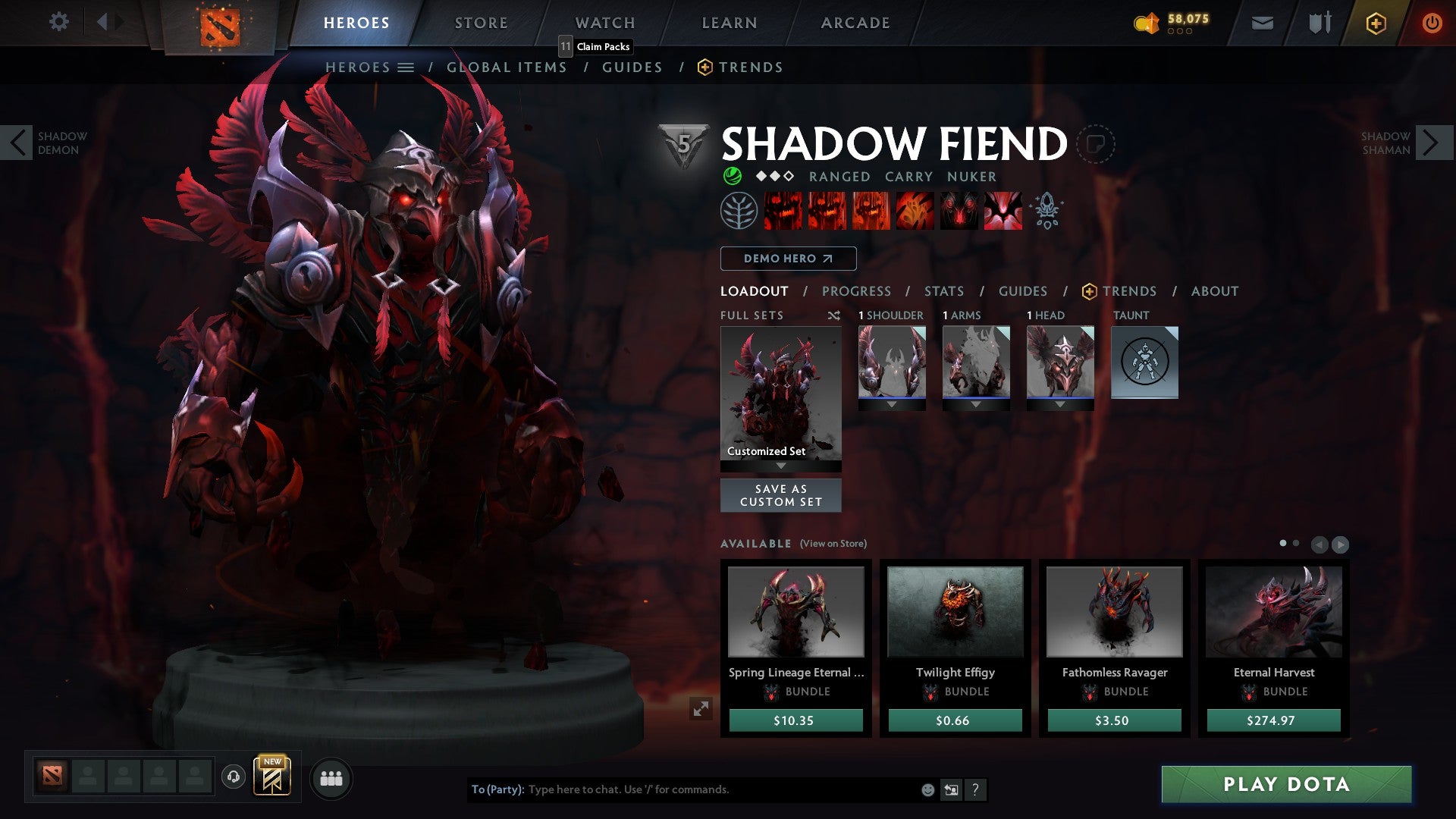This screenshot has height=819, width=1456.
Task: Open the WATCH menu
Action: coord(605,22)
